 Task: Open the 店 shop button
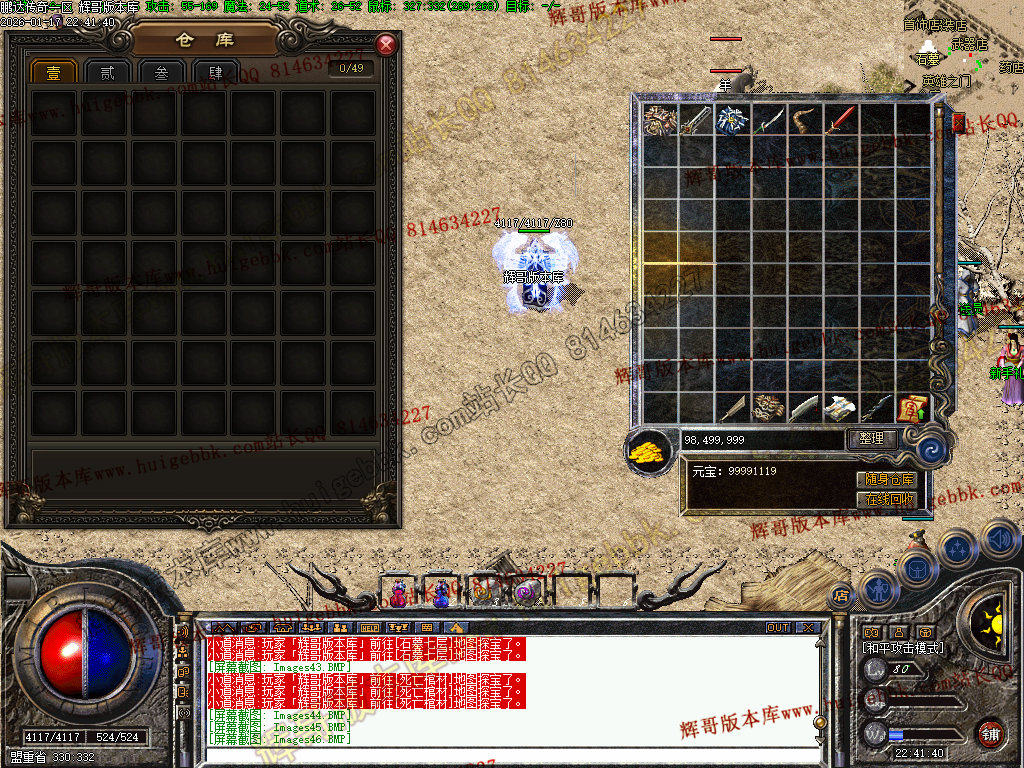coord(840,594)
